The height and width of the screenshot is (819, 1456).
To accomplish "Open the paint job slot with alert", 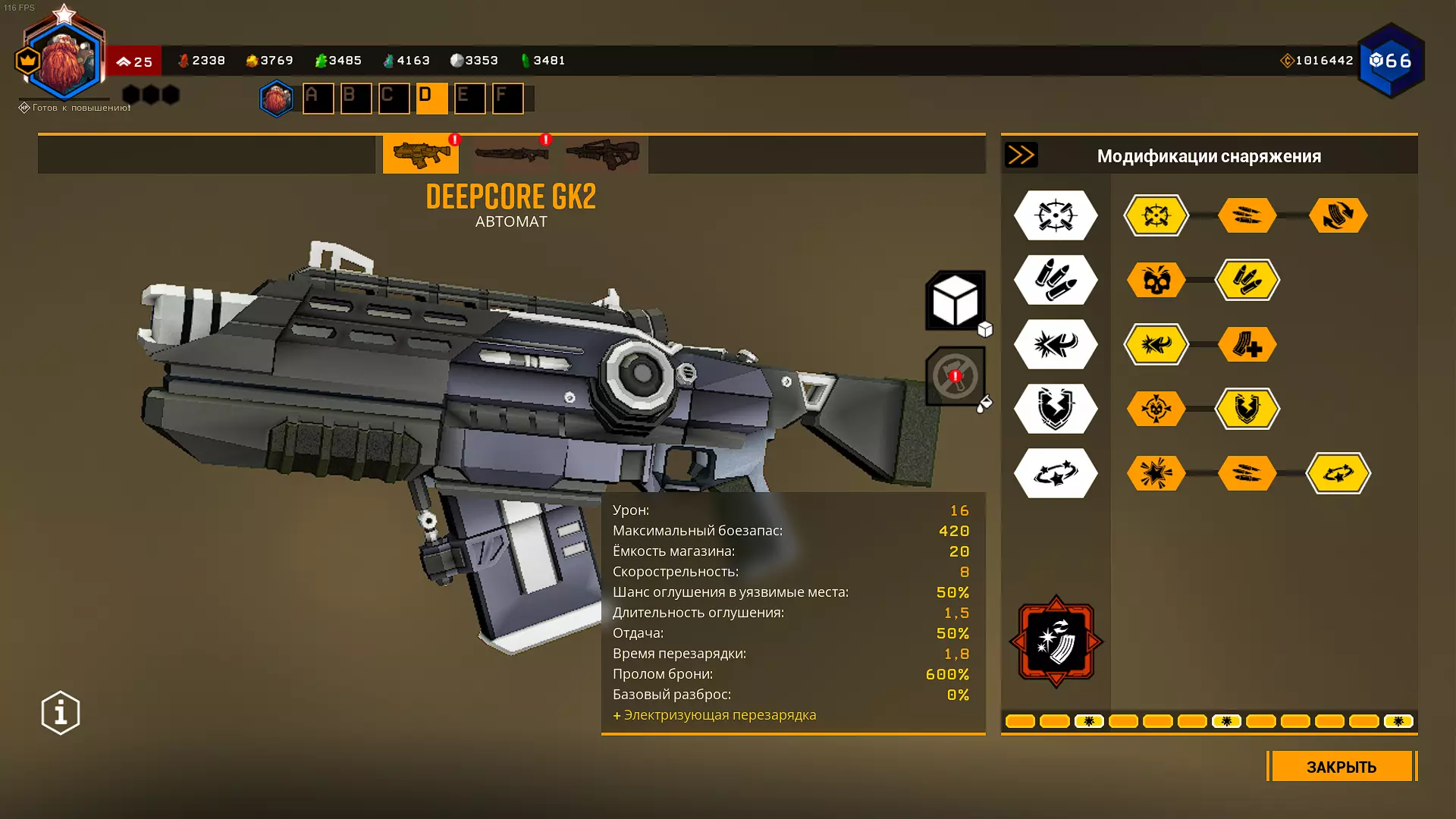I will tap(955, 376).
